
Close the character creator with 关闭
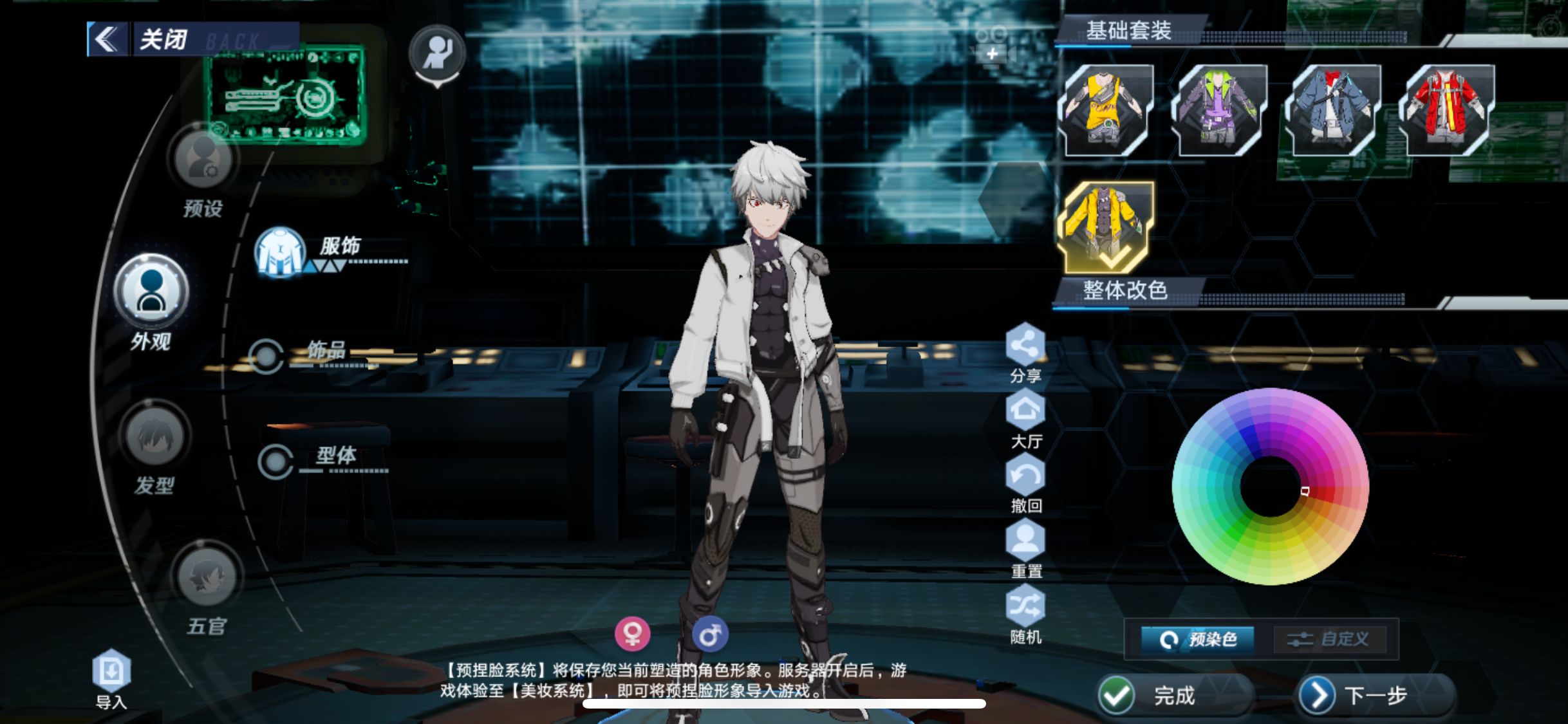pyautogui.click(x=161, y=40)
